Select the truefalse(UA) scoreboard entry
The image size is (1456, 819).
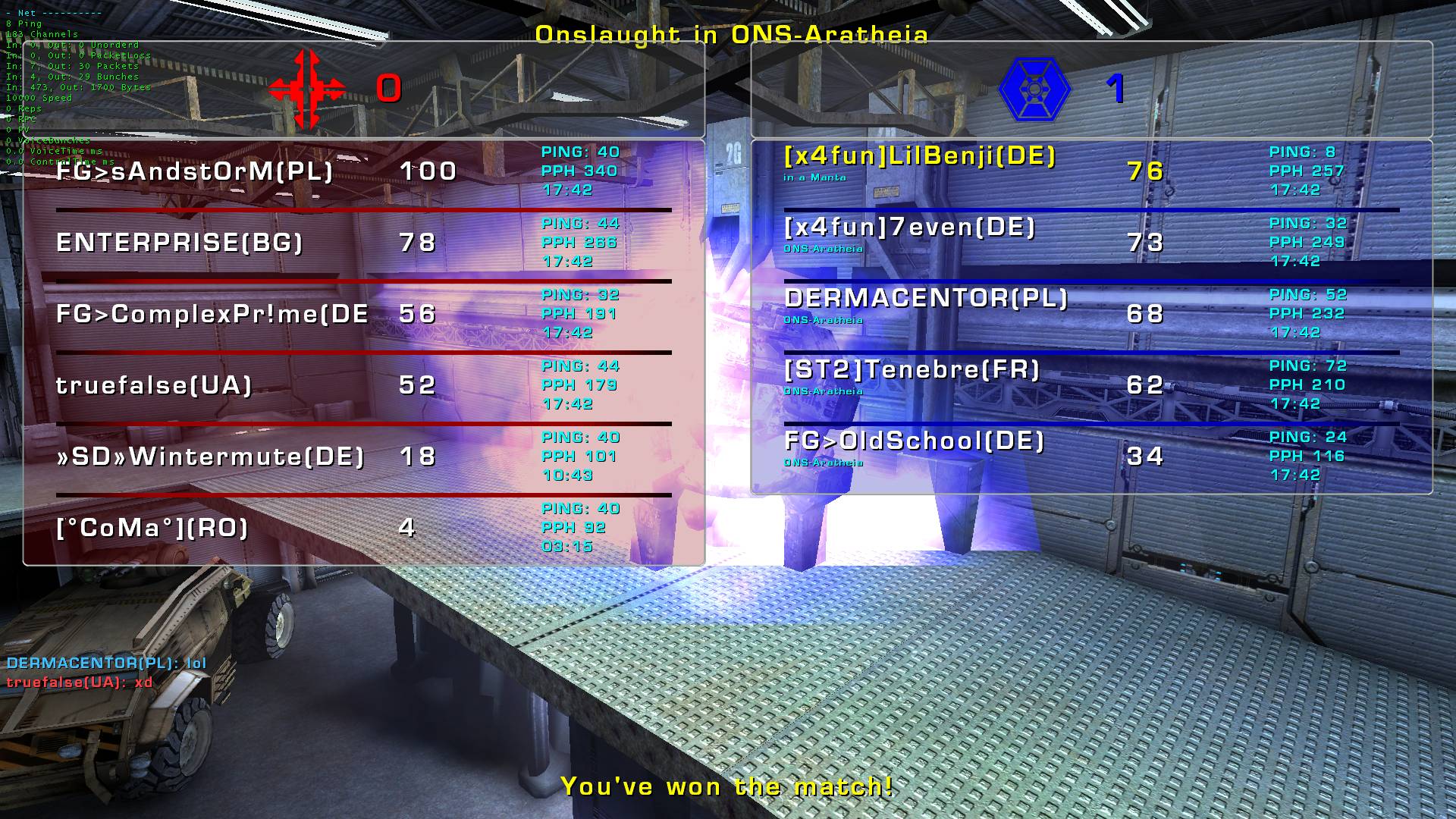point(154,385)
